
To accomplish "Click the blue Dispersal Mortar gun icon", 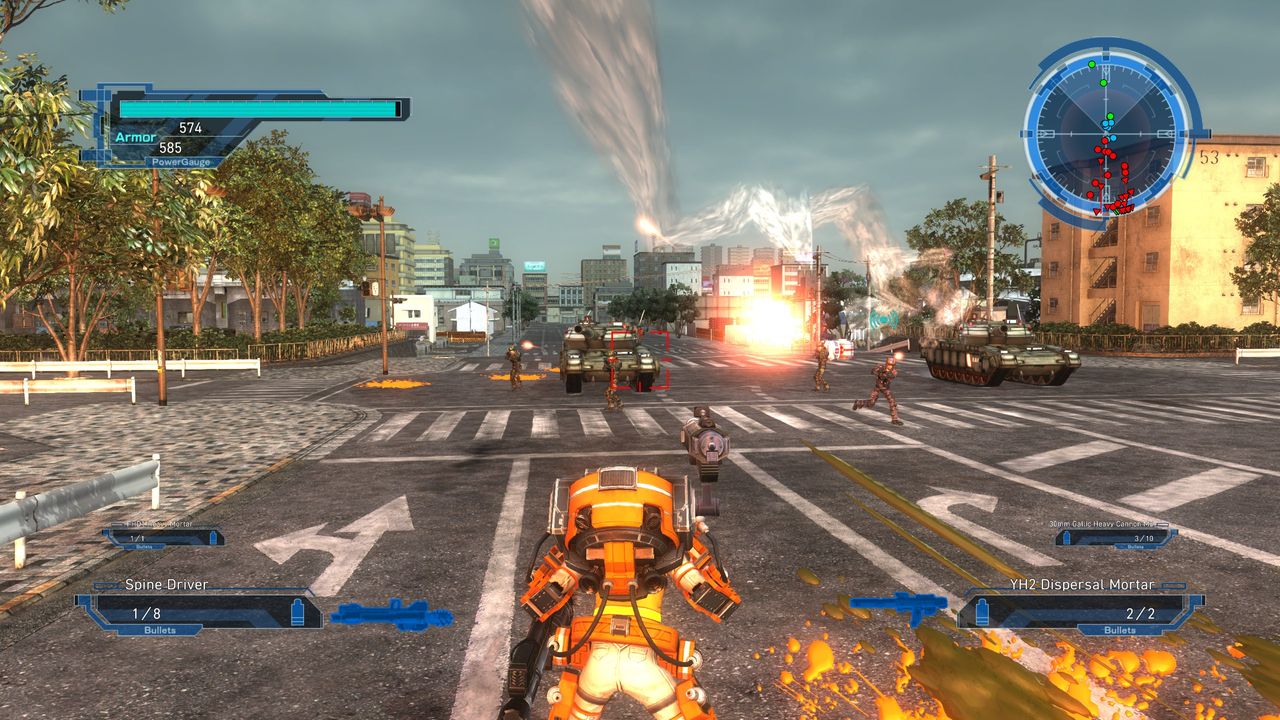I will pyautogui.click(x=898, y=605).
